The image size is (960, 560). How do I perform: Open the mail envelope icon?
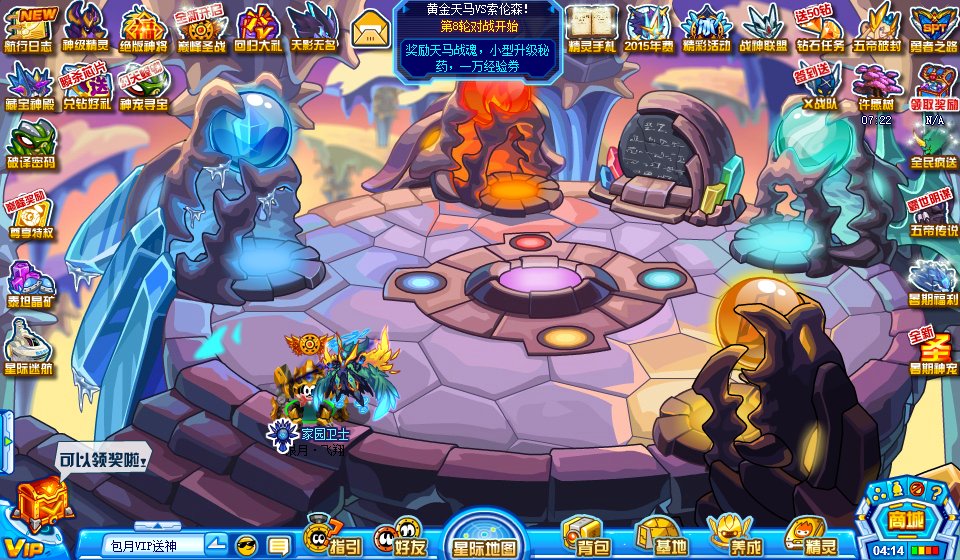point(369,28)
